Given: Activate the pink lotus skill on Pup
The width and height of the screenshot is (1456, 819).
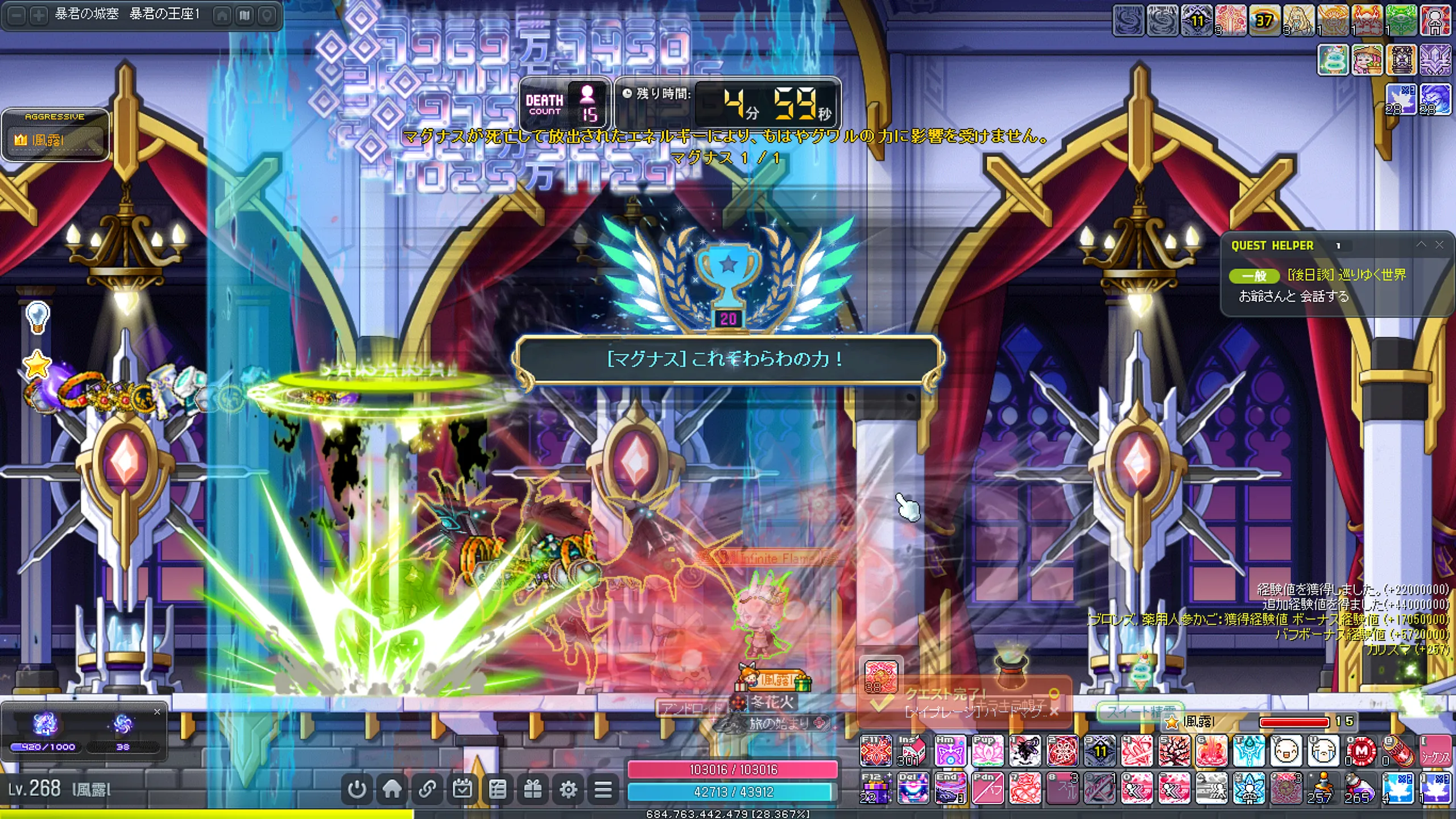Looking at the screenshot, I should [987, 751].
